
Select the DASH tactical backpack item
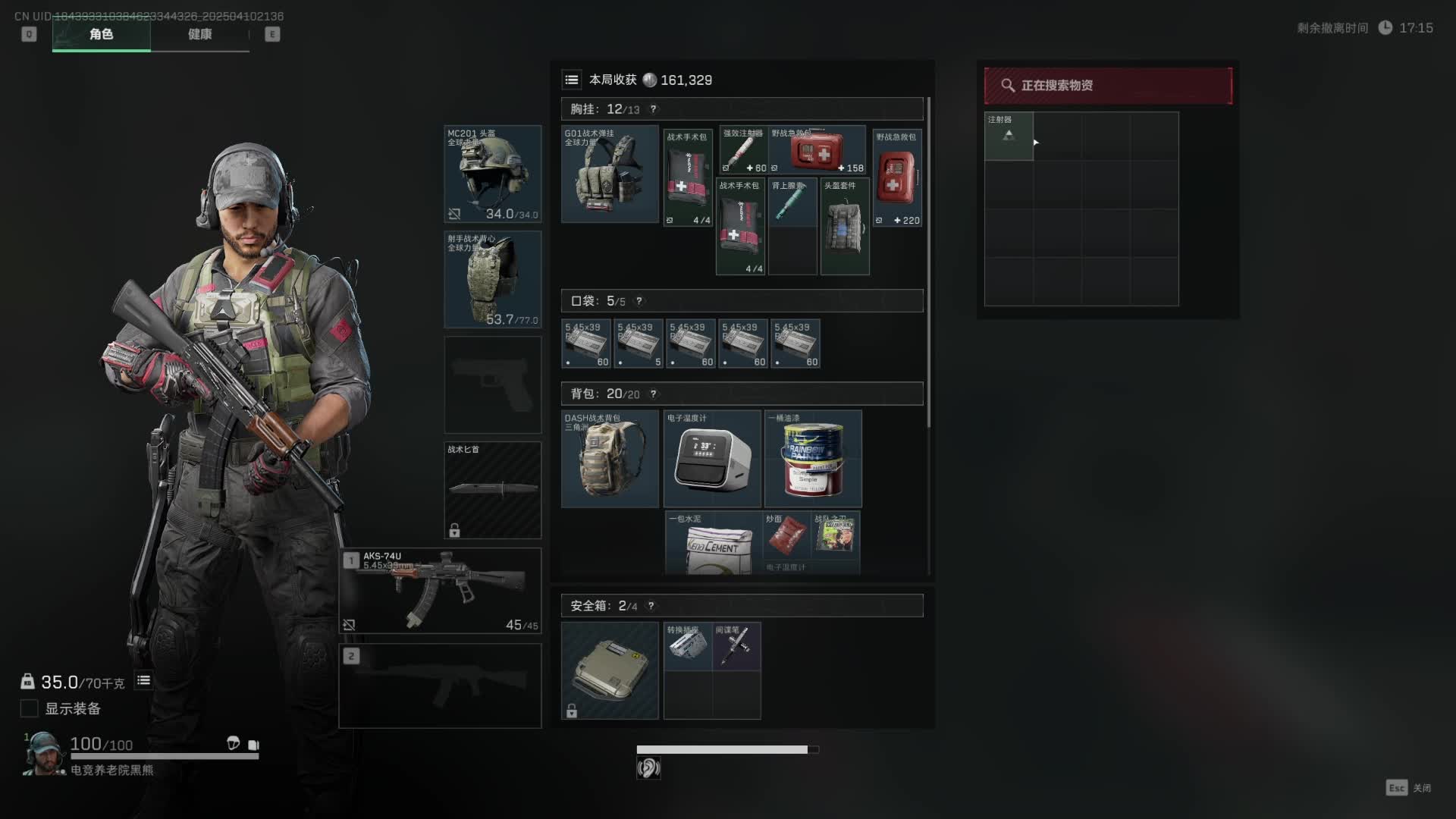click(610, 459)
